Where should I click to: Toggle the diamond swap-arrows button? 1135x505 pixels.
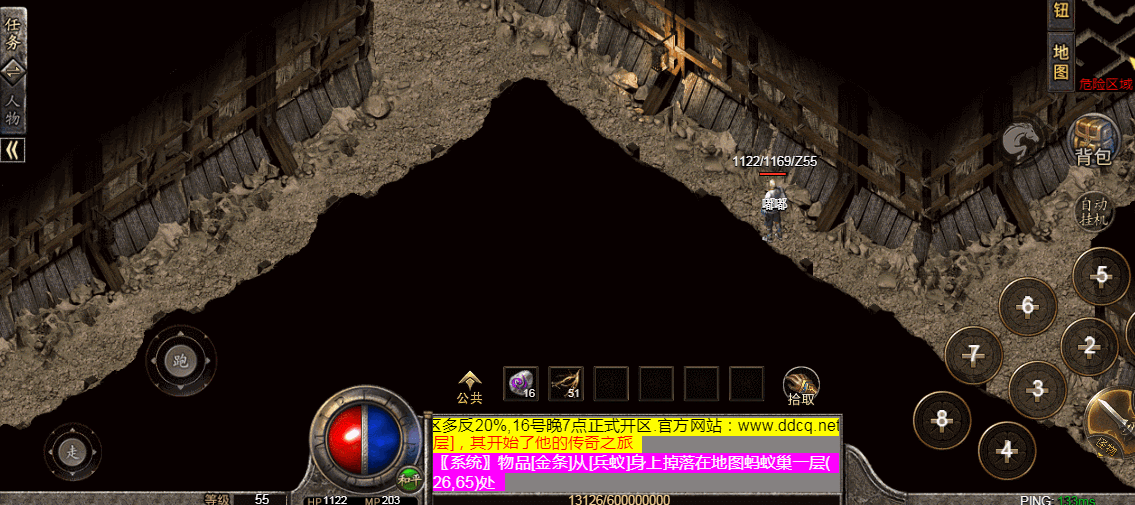coord(13,70)
